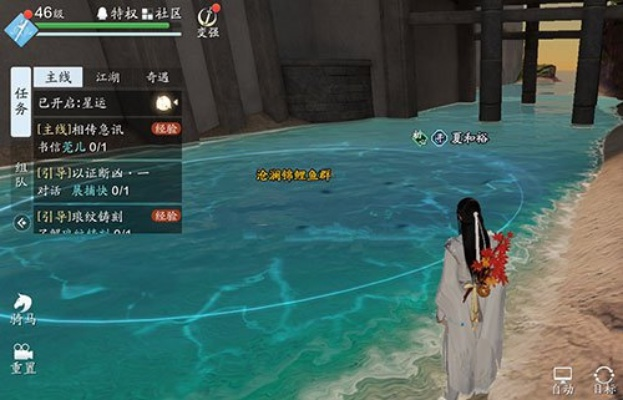Toggle the 自动 auto mode button
Image resolution: width=623 pixels, height=400 pixels.
(563, 379)
